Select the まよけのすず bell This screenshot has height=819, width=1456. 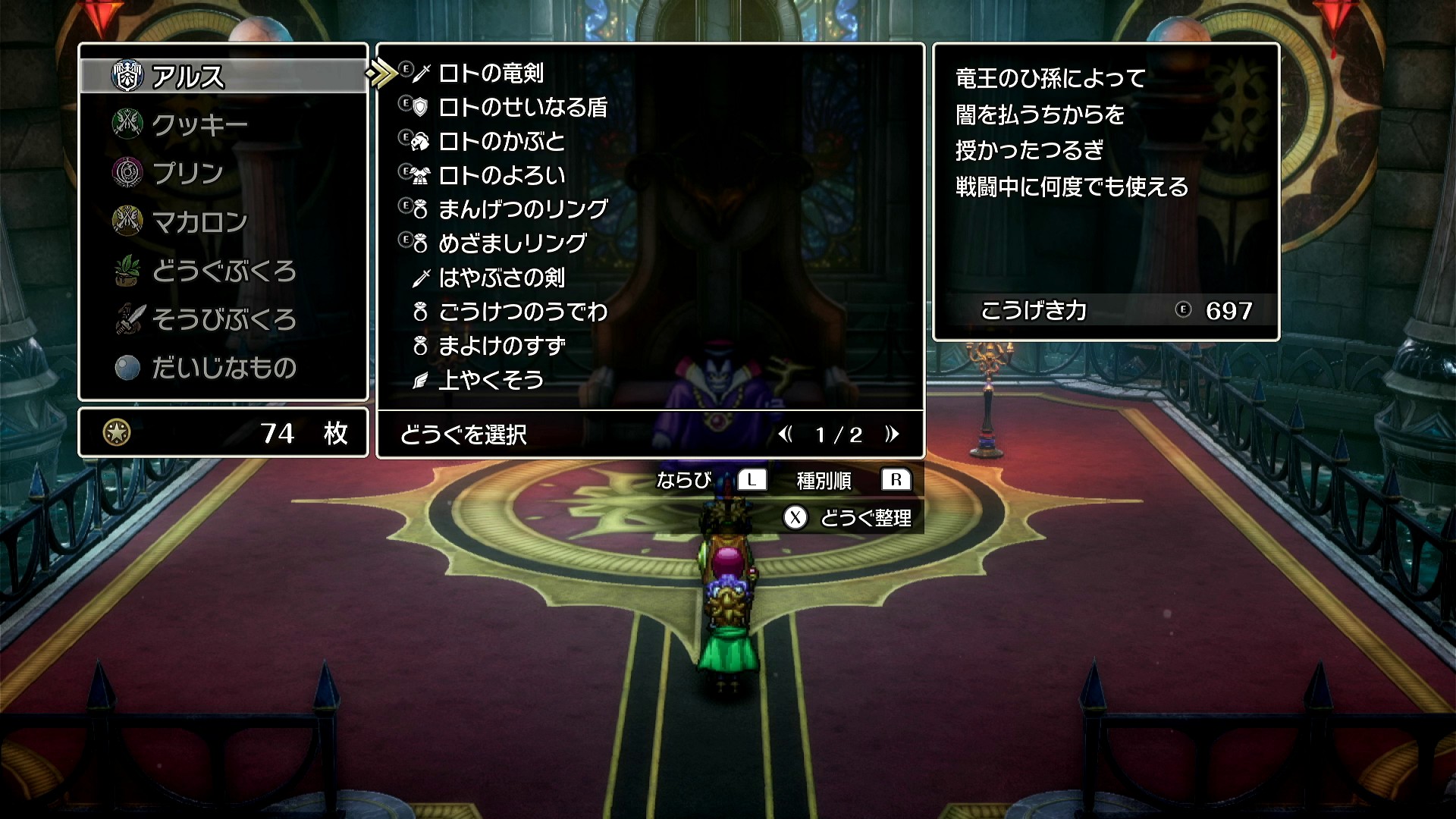coord(501,346)
